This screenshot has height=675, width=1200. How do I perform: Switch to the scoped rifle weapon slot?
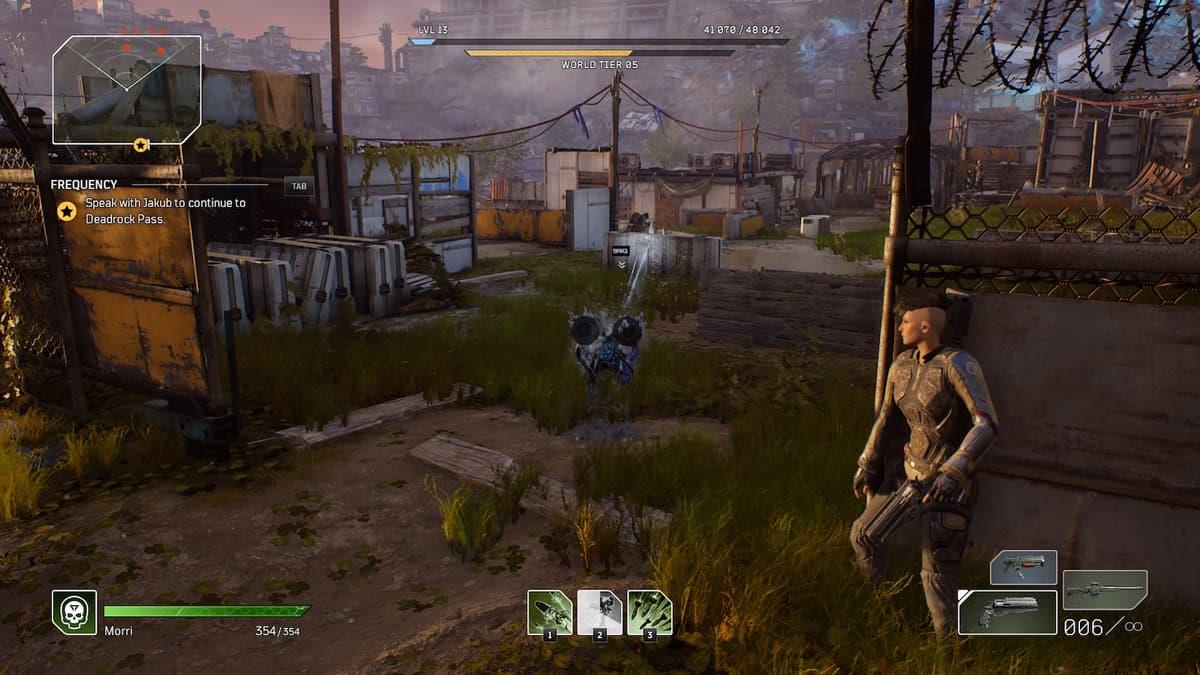click(1104, 590)
